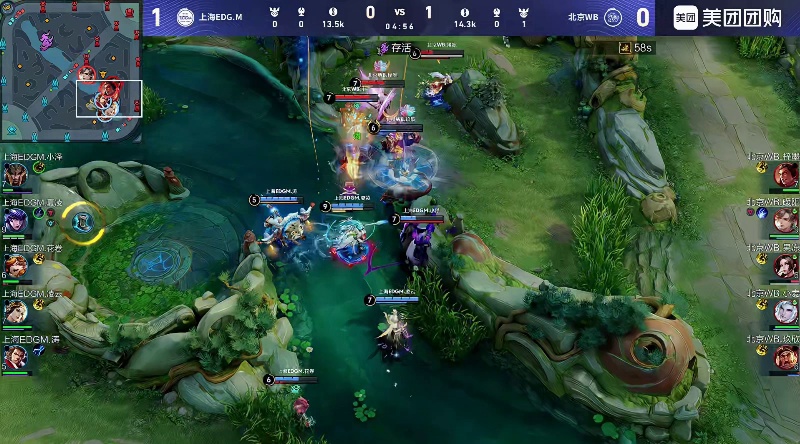Select the second 上海EDG.M player portrait

15,220
